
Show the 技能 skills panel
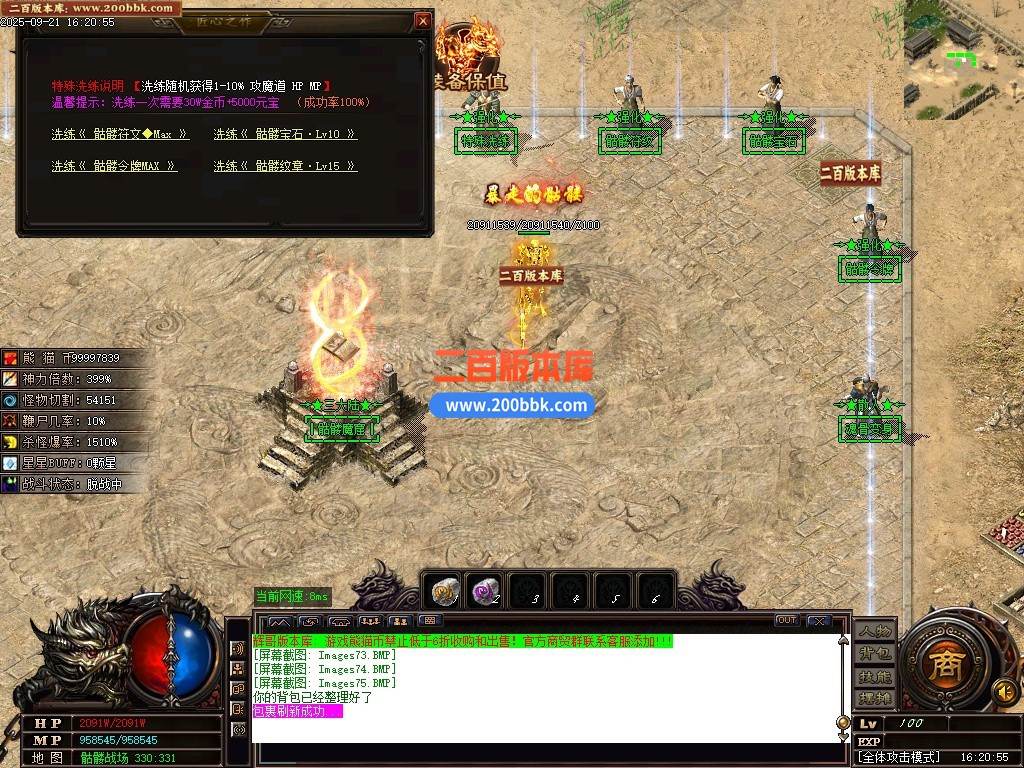click(x=874, y=676)
